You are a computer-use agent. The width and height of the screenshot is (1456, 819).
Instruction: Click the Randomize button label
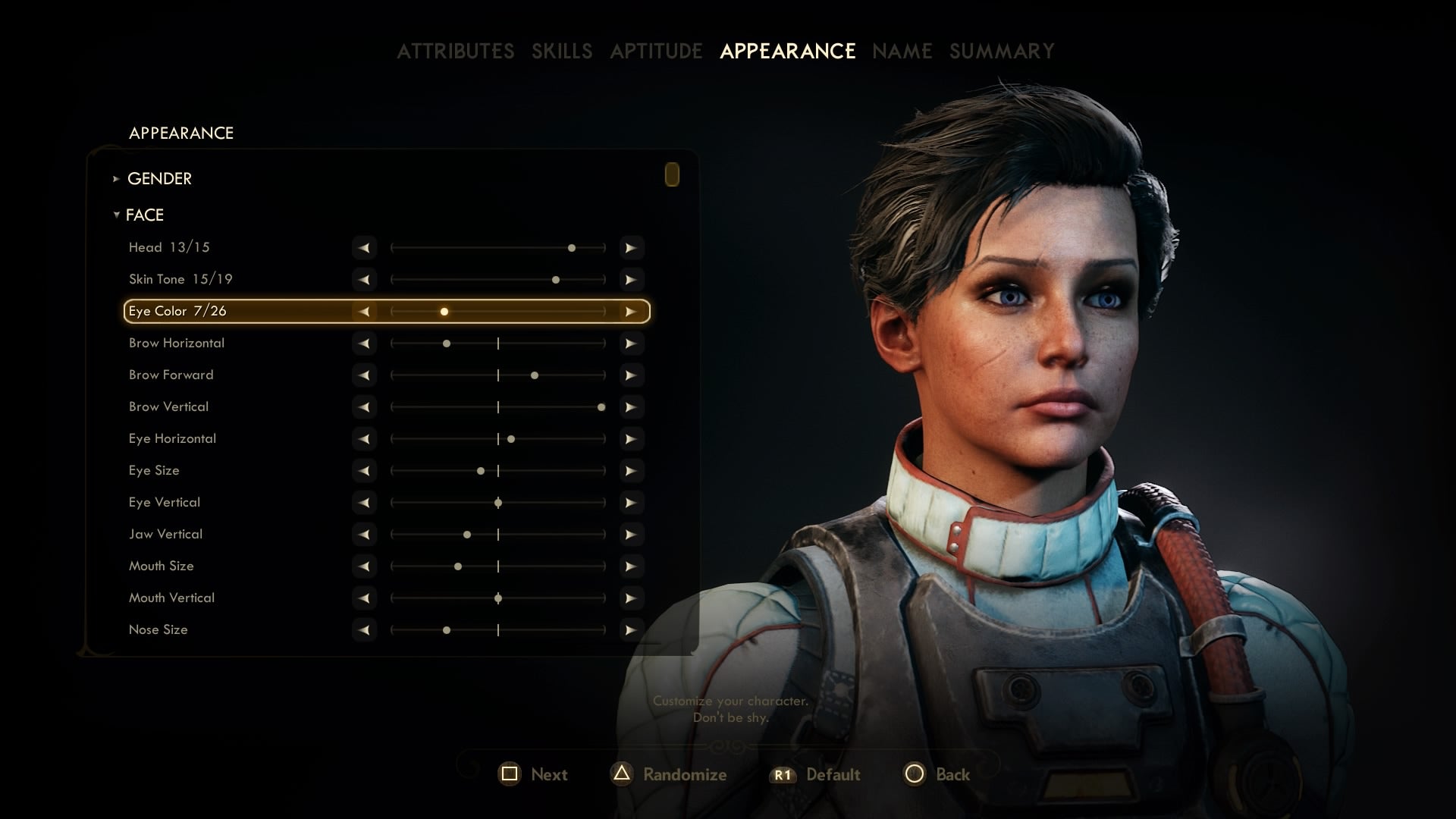(x=684, y=774)
